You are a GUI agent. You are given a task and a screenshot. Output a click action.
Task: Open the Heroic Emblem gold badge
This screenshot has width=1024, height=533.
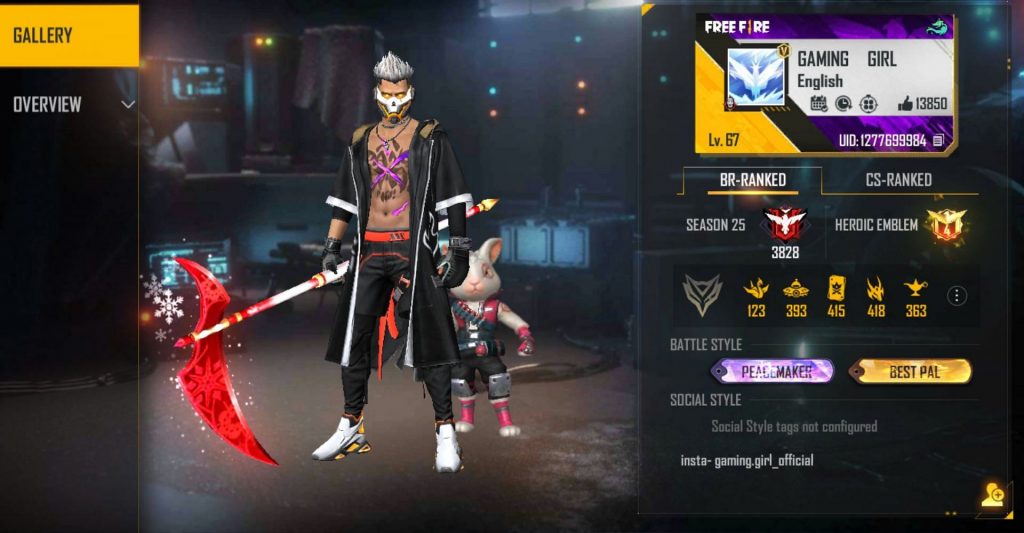point(944,225)
